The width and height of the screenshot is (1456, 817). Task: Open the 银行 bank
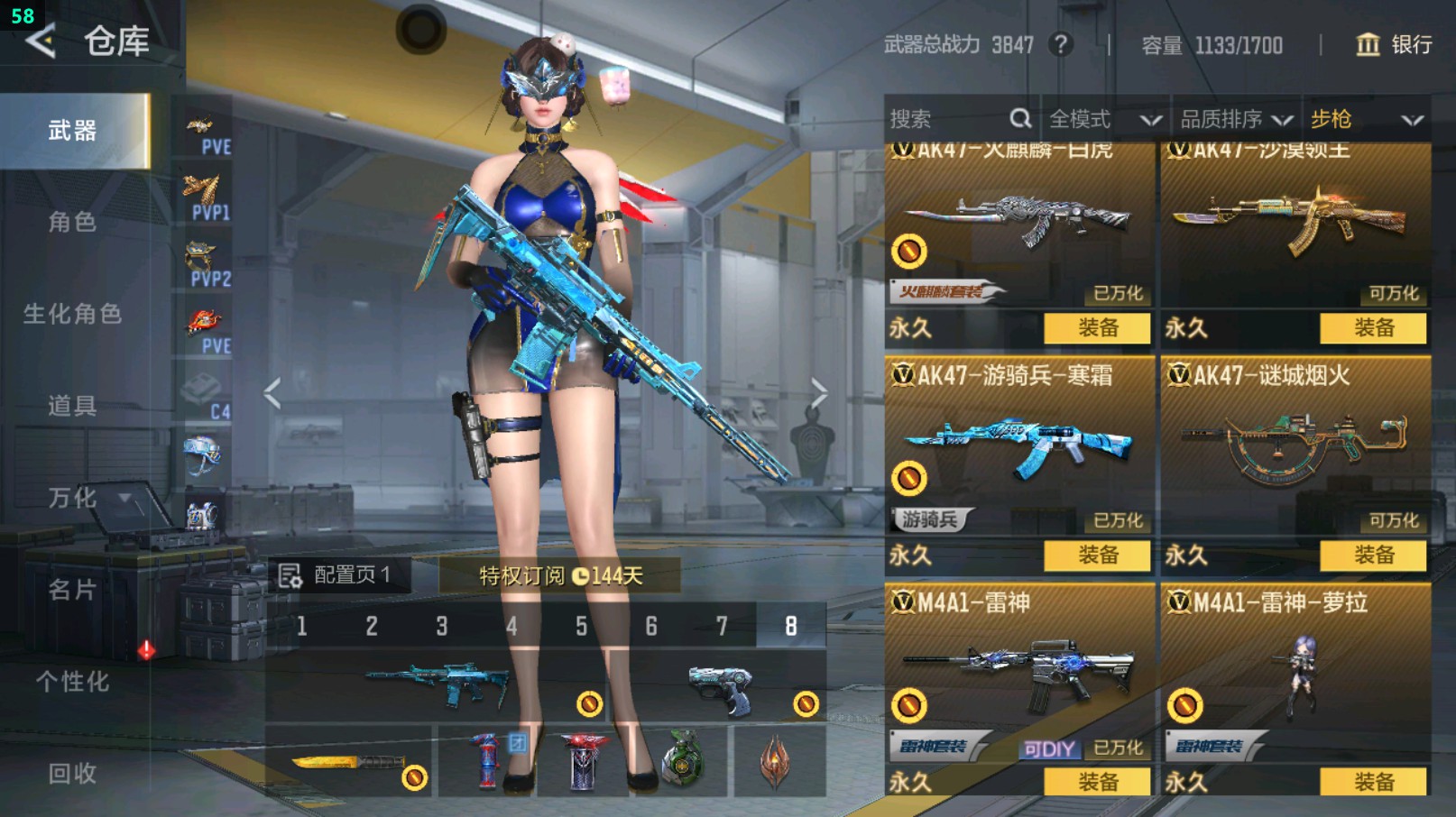[x=1395, y=44]
